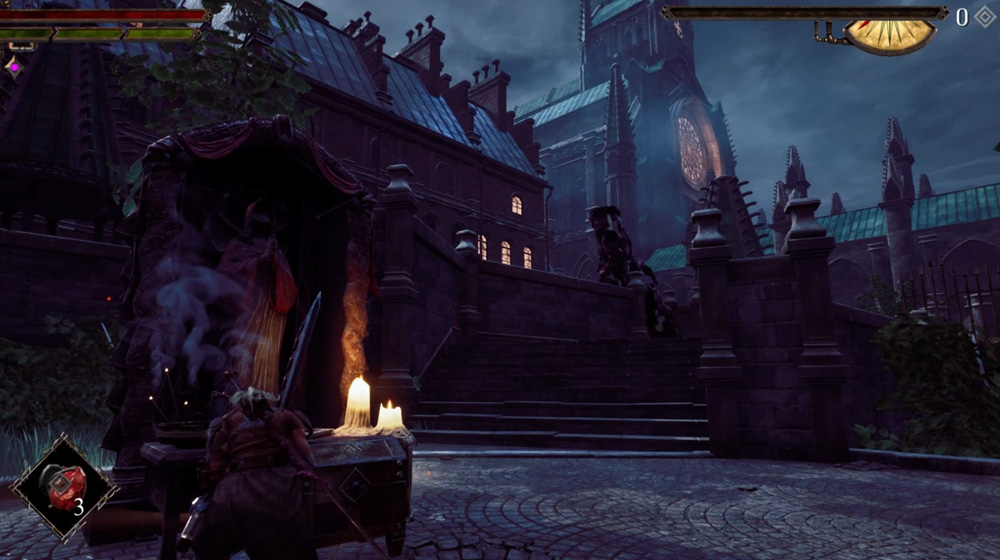The width and height of the screenshot is (1000, 560).
Task: Select the red healing item slot
Action: (63, 486)
